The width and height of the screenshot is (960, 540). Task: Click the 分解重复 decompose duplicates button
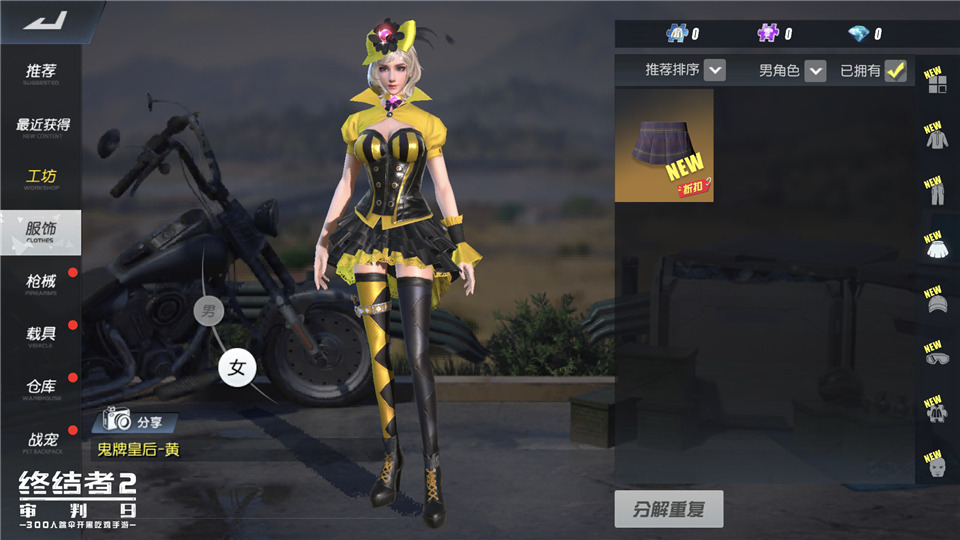click(668, 509)
